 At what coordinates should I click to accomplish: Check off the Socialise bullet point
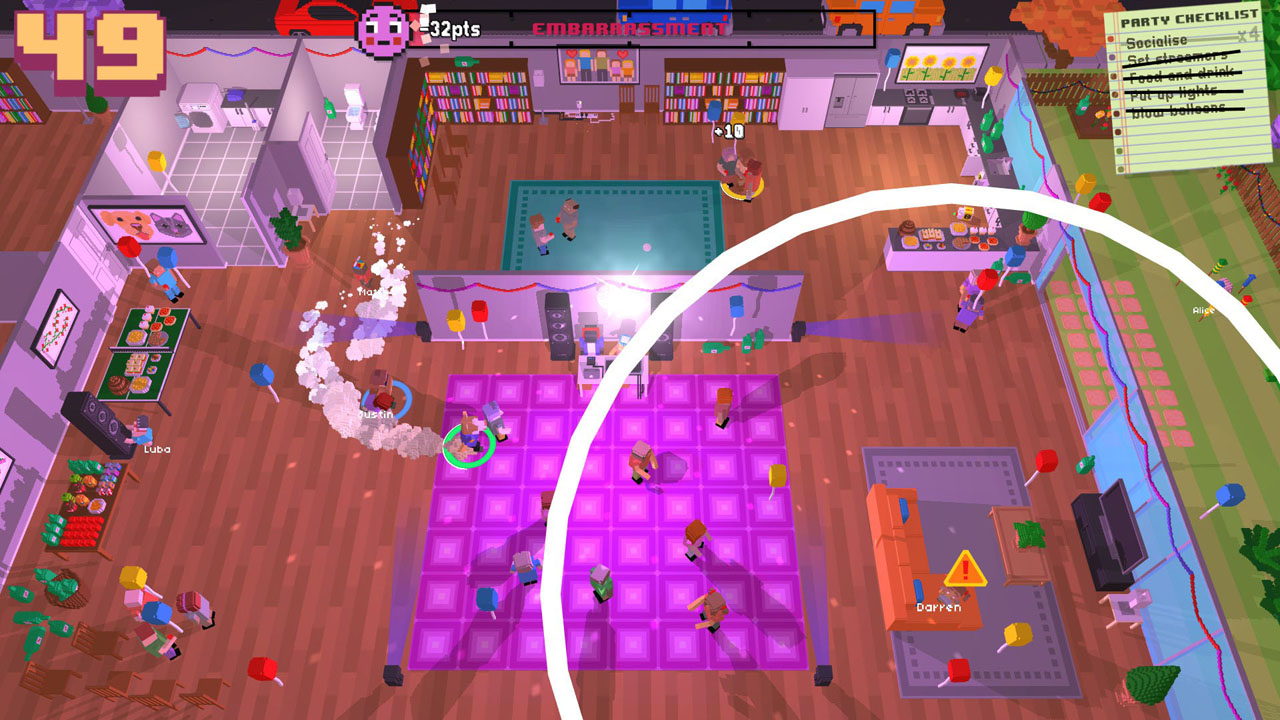click(1110, 38)
